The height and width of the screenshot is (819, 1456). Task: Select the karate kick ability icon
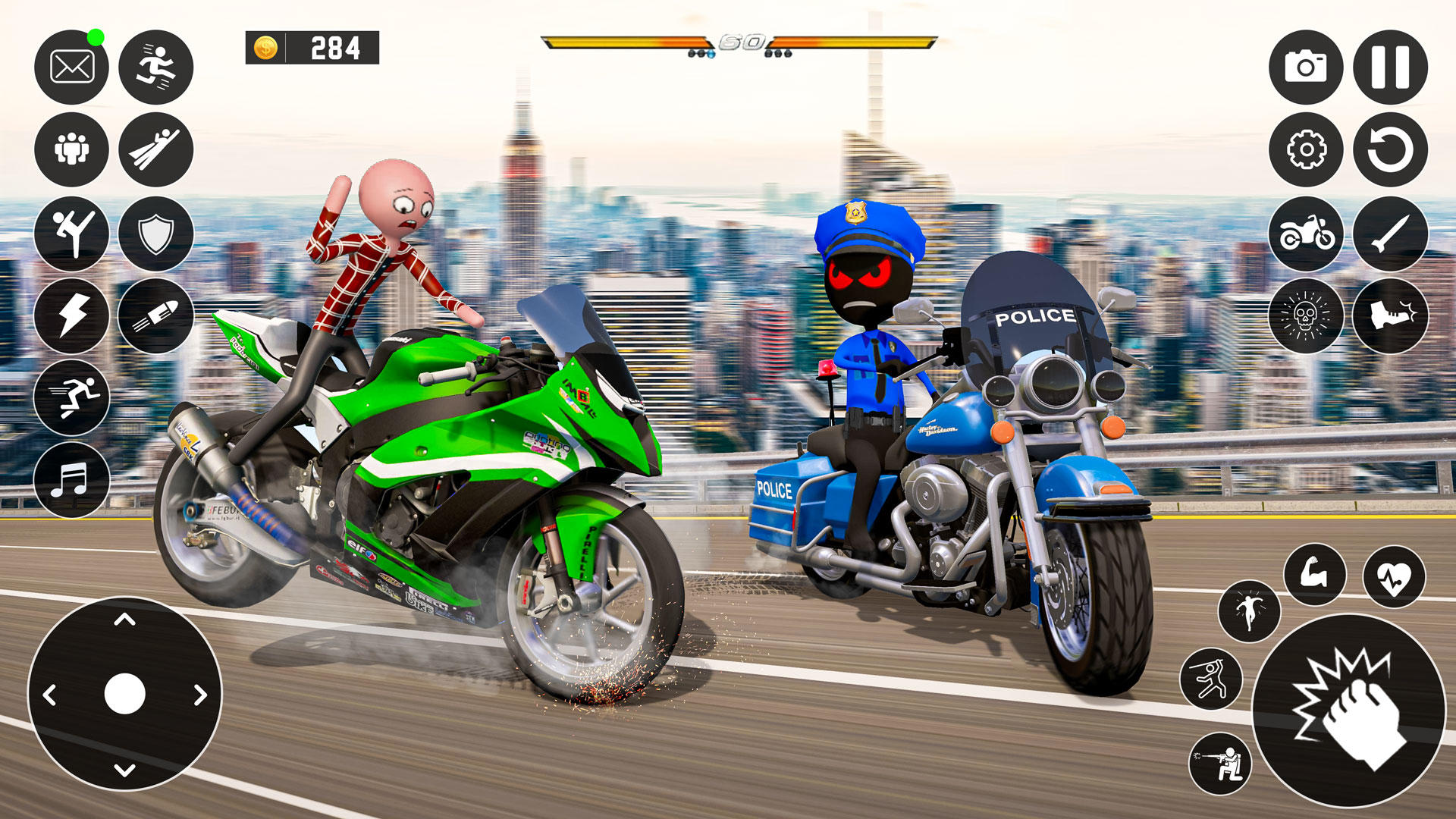tap(71, 234)
